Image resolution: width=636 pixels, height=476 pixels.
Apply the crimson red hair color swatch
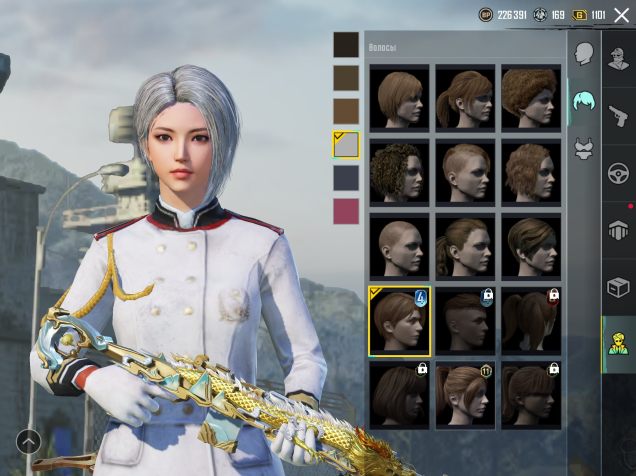pyautogui.click(x=346, y=211)
